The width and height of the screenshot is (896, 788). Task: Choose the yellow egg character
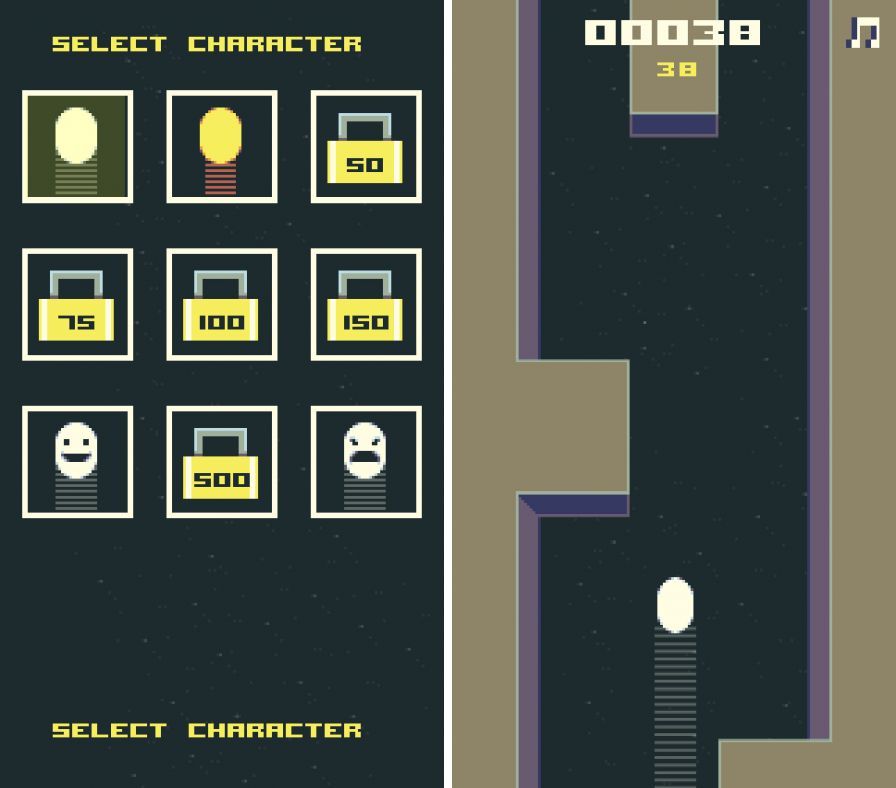221,147
